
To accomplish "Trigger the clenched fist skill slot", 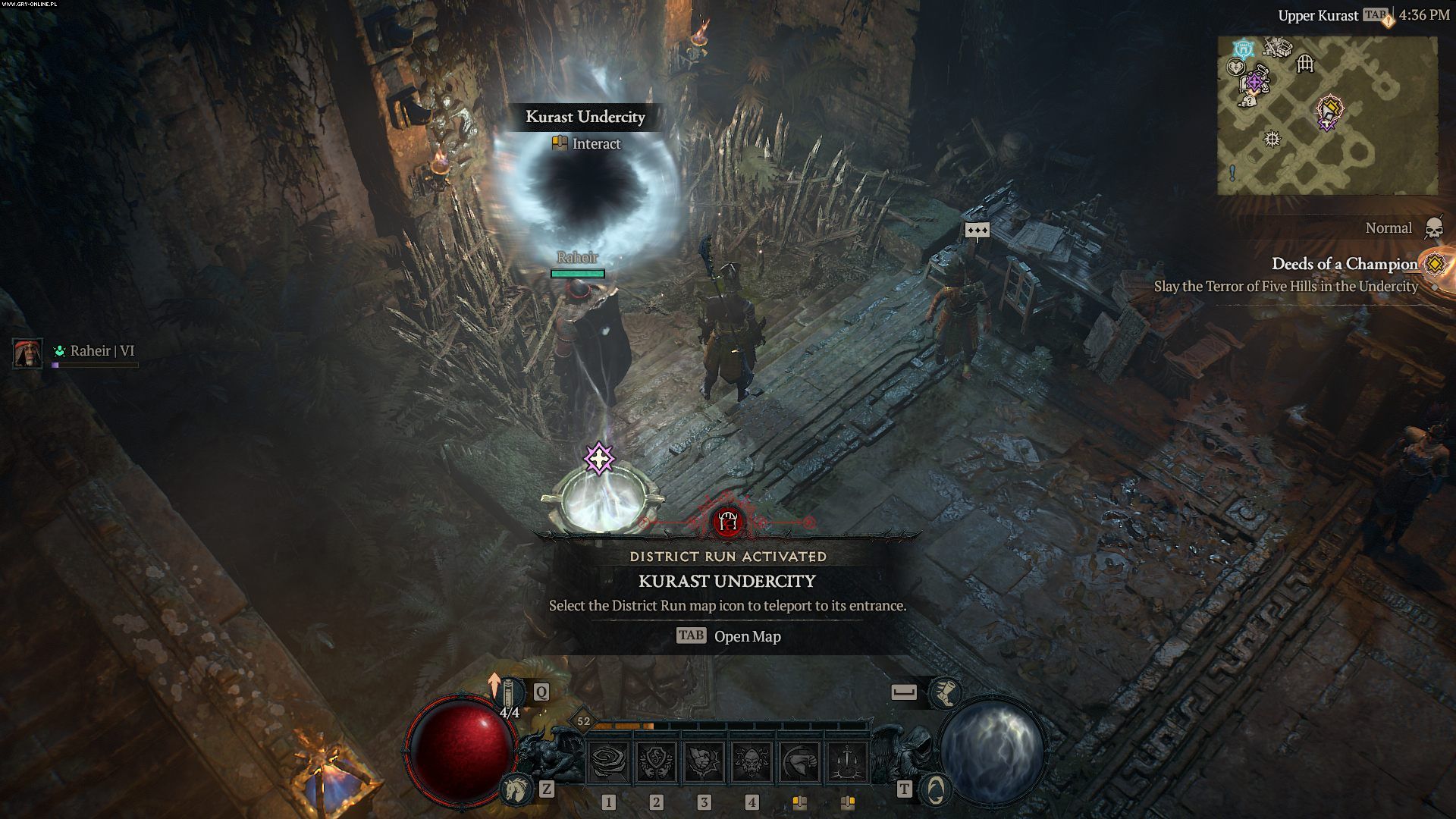I will [x=704, y=762].
